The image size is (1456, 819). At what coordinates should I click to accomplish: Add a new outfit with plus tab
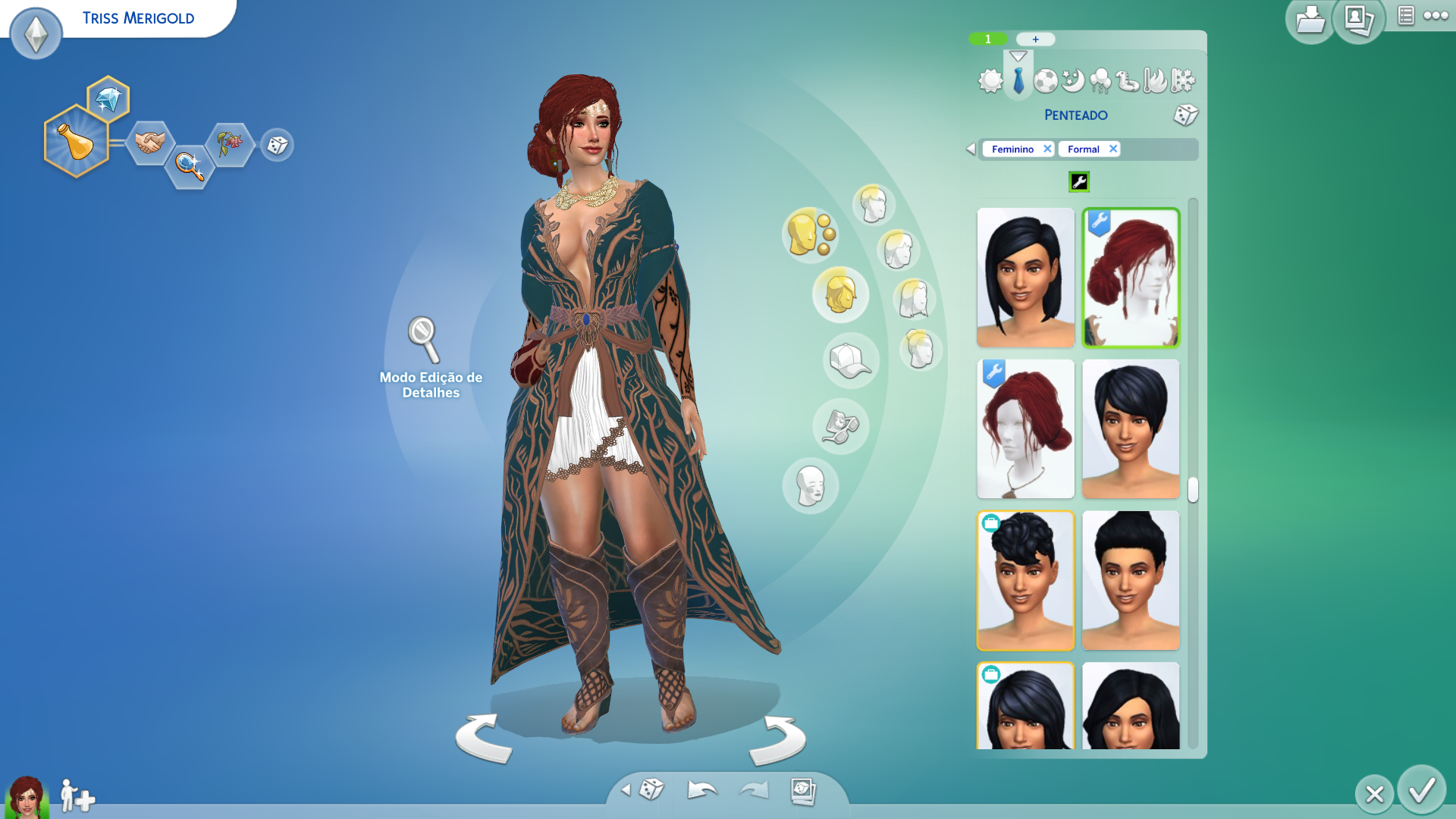[1035, 39]
